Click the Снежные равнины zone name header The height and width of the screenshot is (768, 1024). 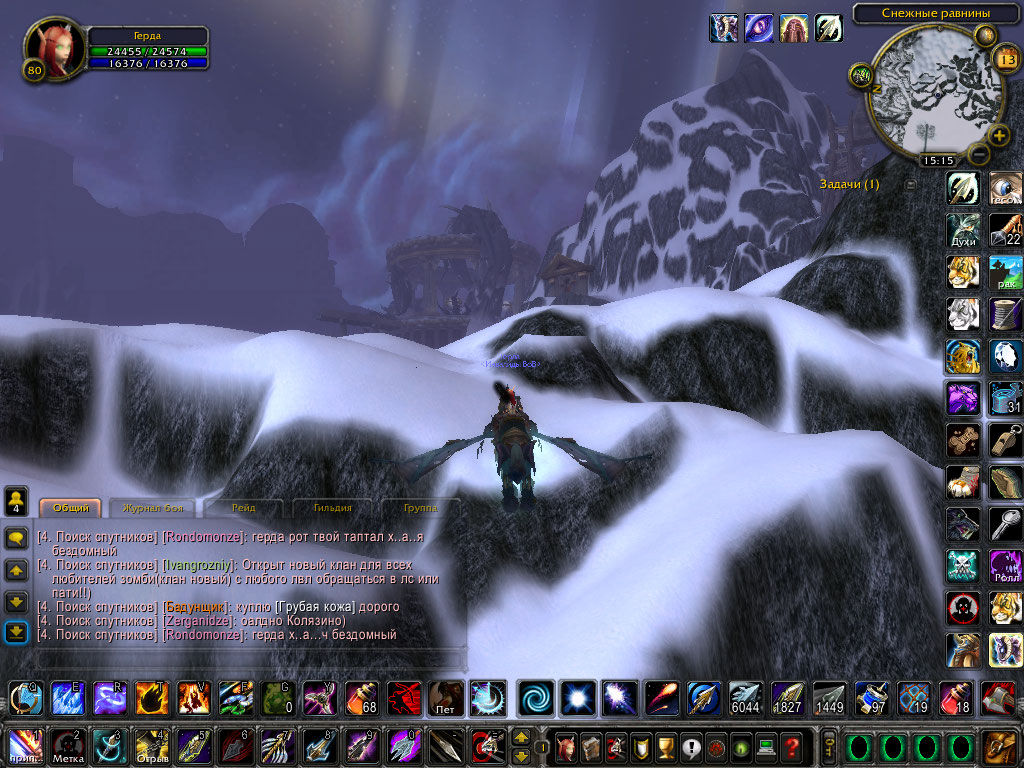935,13
